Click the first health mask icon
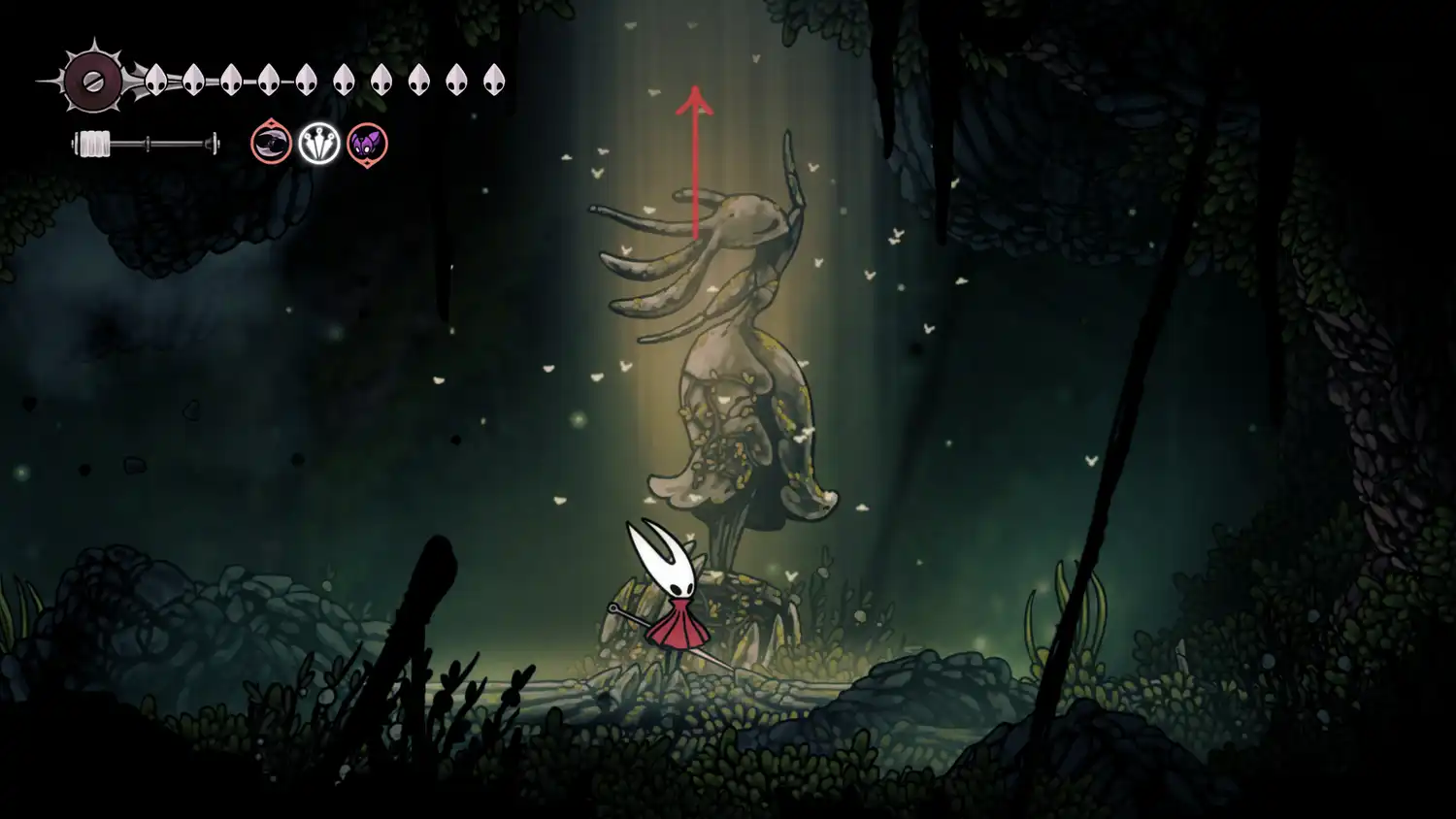 click(x=155, y=81)
